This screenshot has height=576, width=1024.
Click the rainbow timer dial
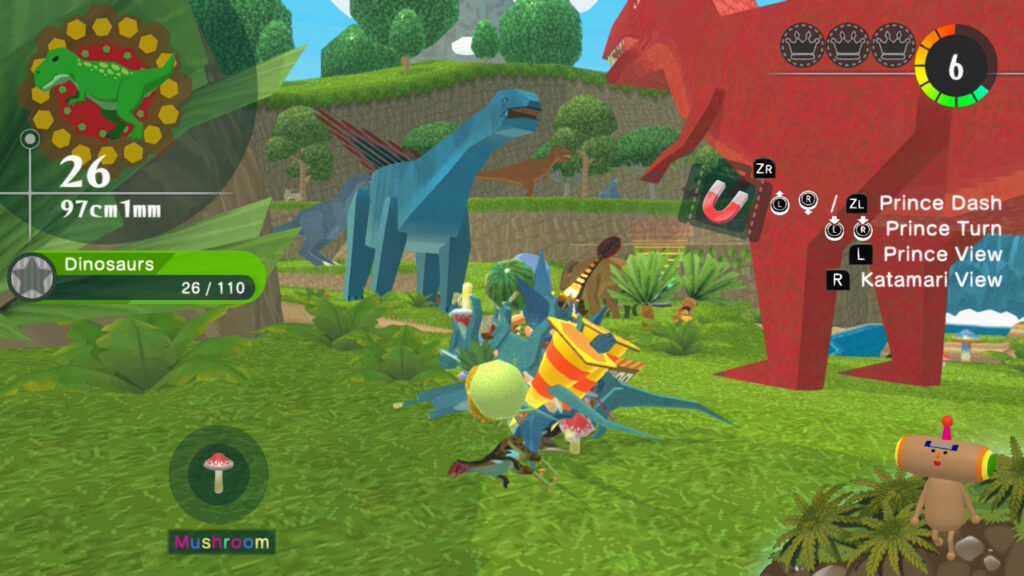tap(955, 67)
